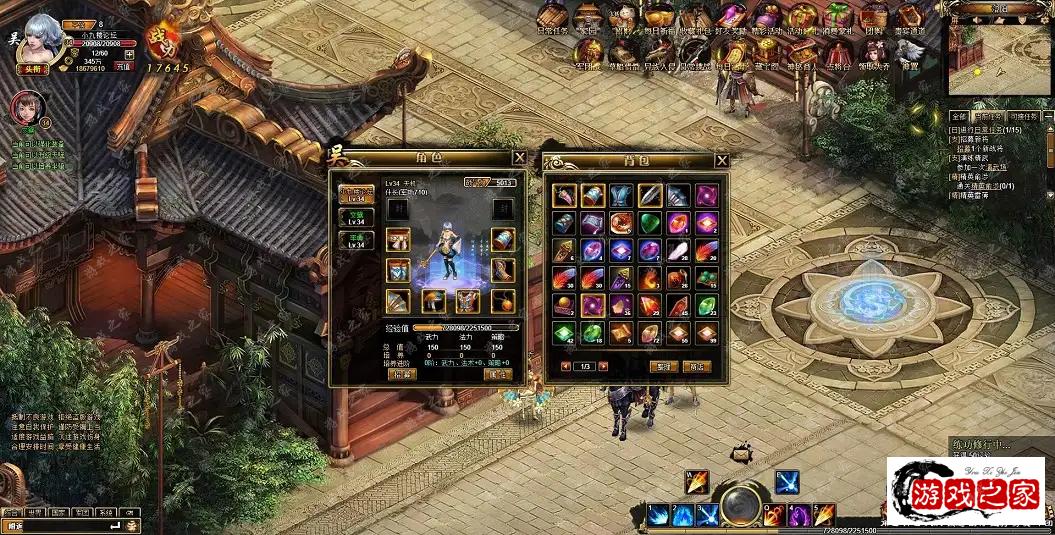
Task: Close the 背包 backpack panel
Action: pos(721,160)
